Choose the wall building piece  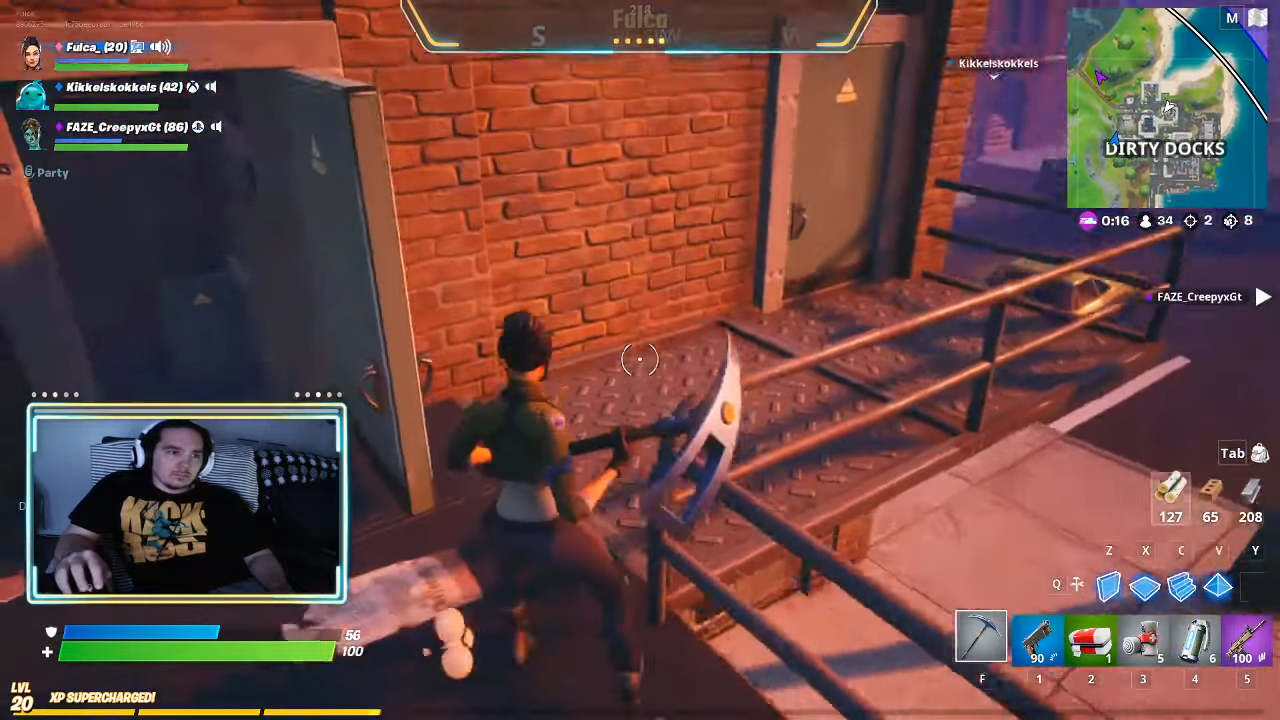1109,586
